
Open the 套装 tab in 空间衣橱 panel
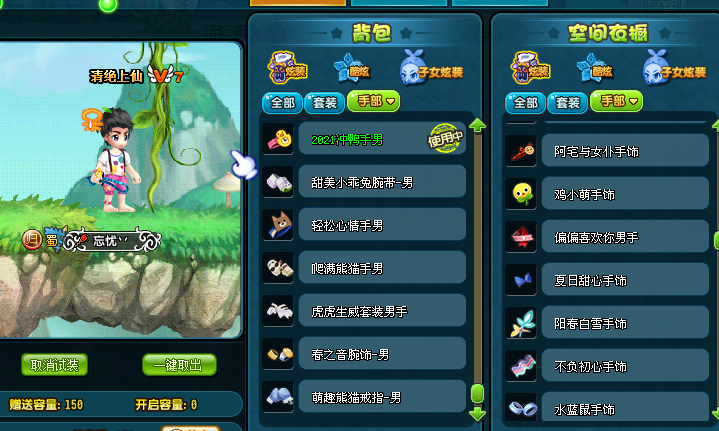click(x=567, y=102)
